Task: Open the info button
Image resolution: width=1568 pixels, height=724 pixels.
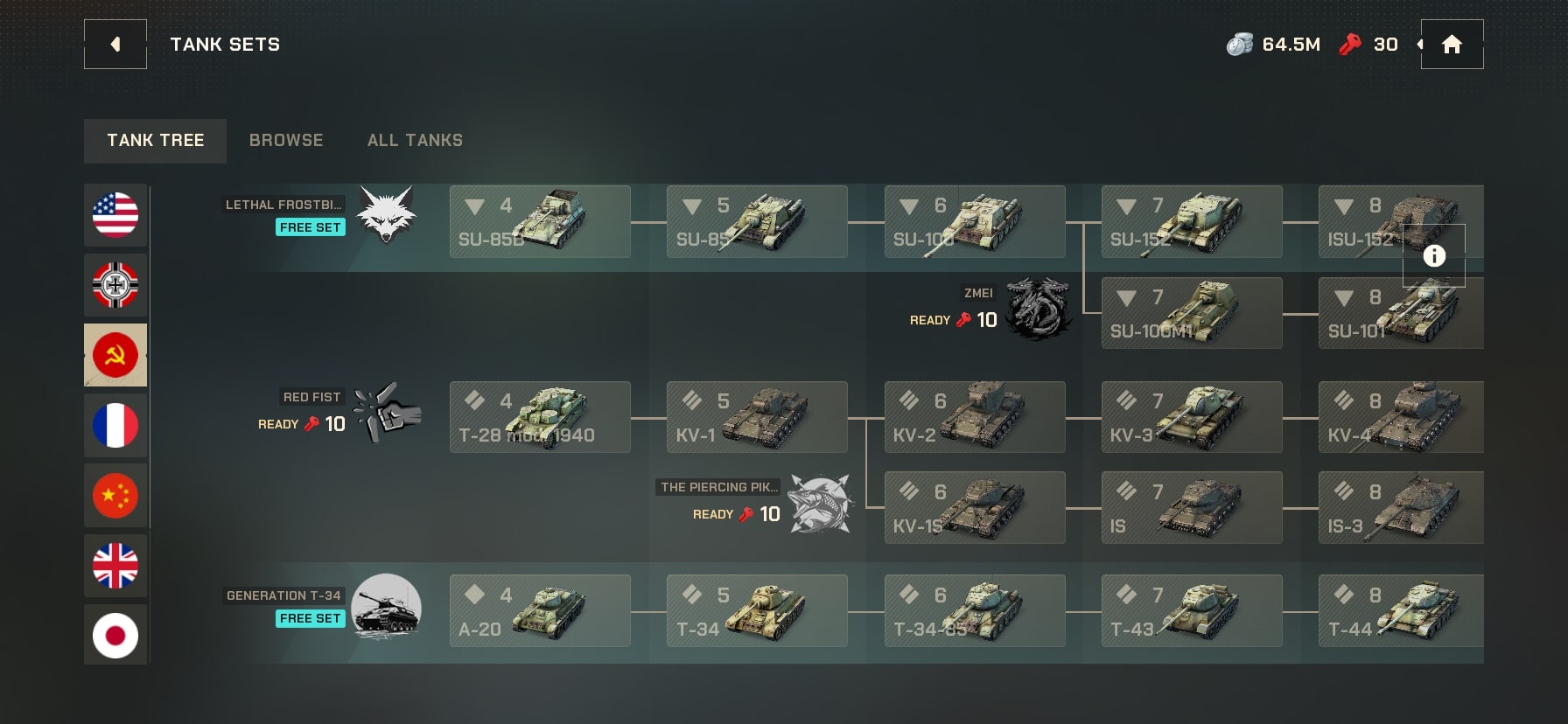Action: [1433, 255]
